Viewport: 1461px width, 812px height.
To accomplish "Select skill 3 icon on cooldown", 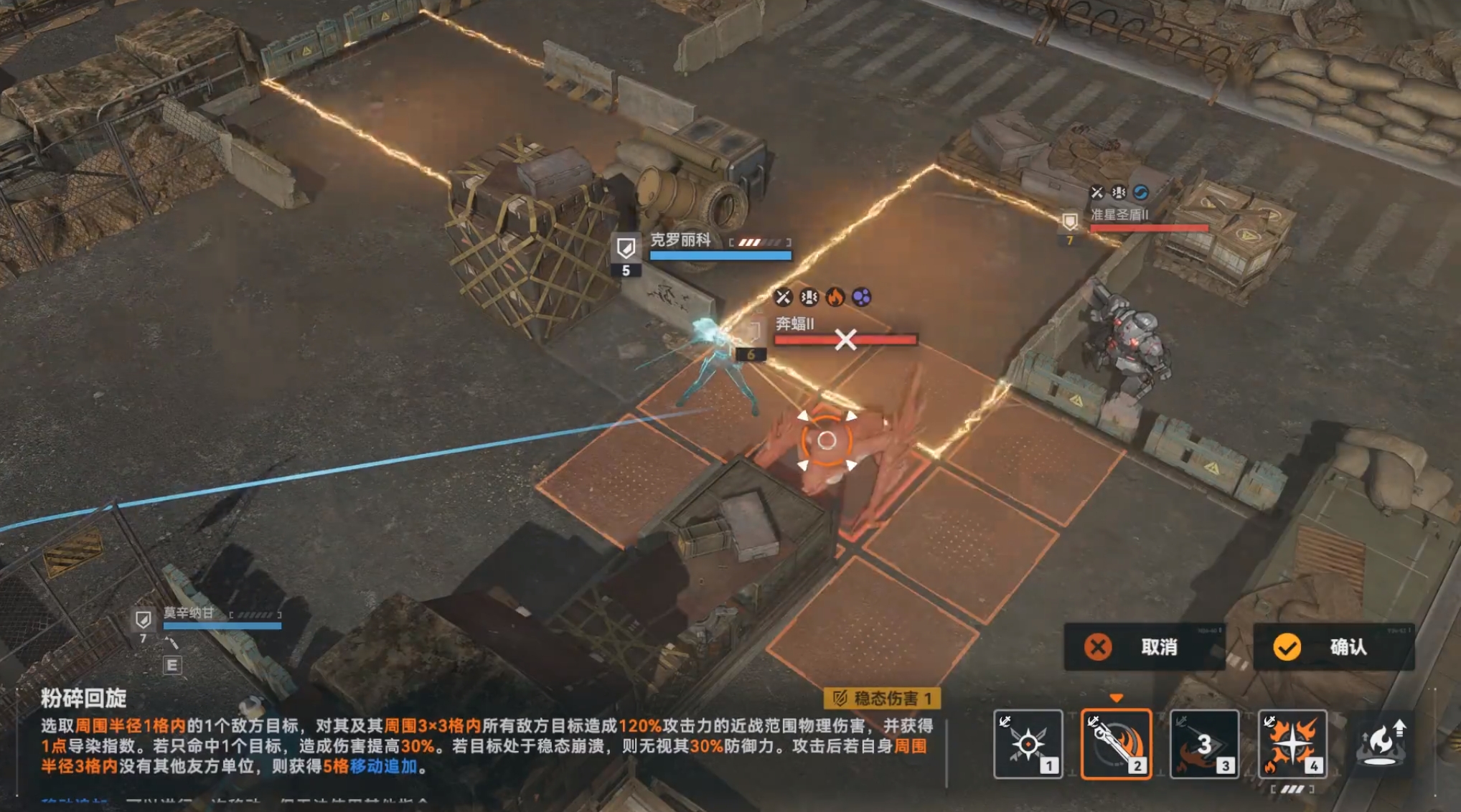I will point(1204,744).
